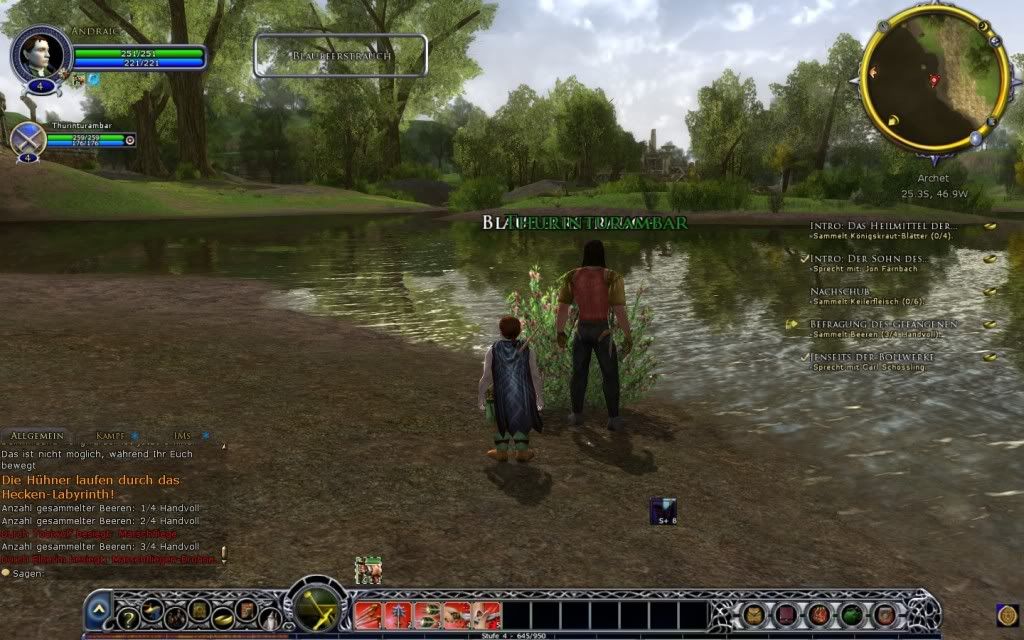Click the gold ring beside Nachschub
Screen dimensions: 1024x640
point(990,291)
